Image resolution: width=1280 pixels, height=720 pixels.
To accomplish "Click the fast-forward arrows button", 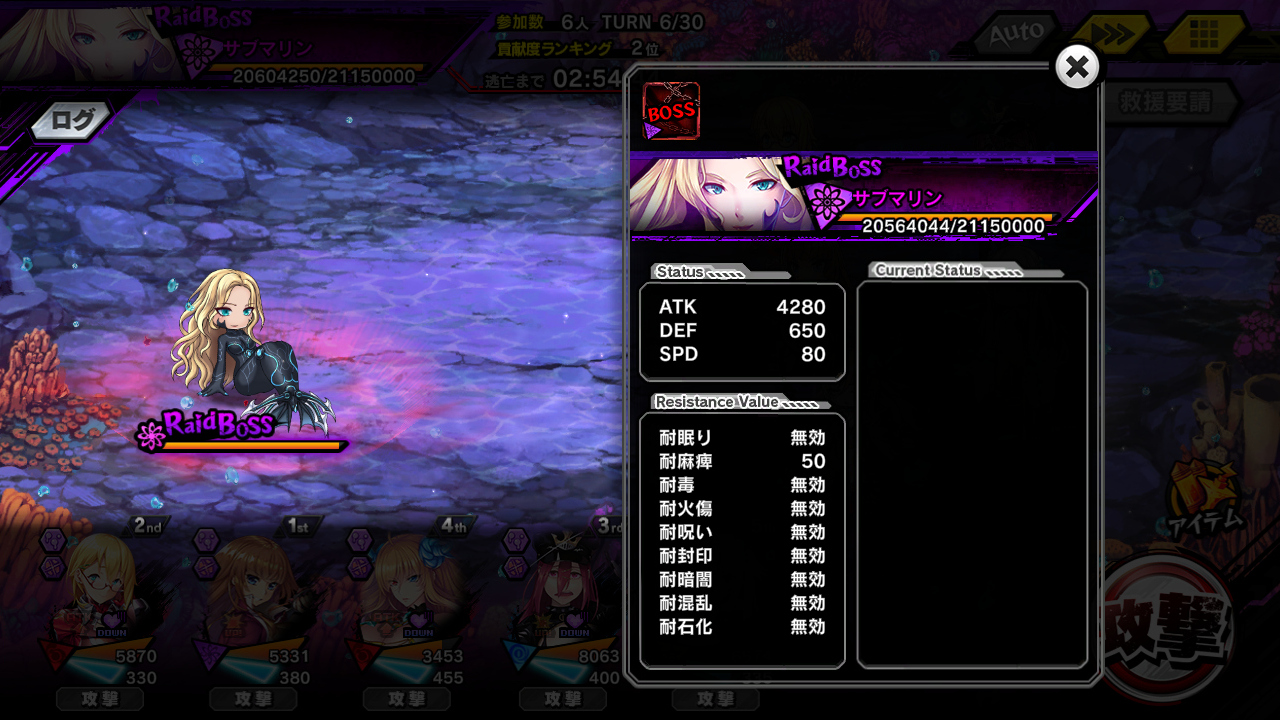I will pos(1109,35).
